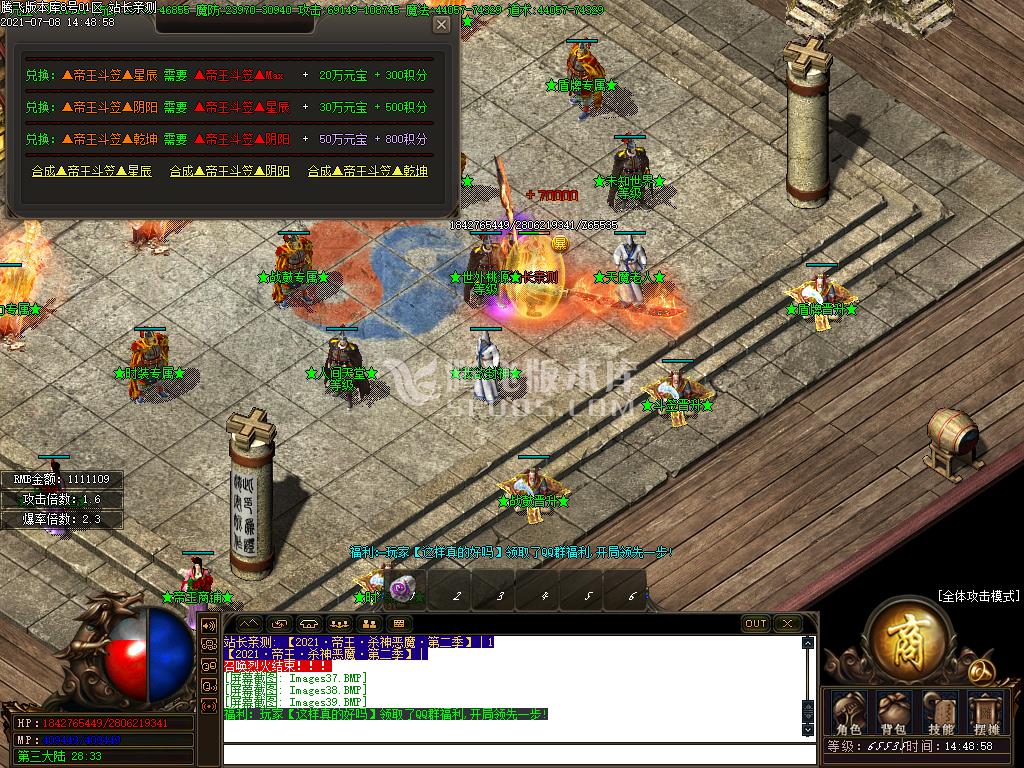The image size is (1024, 768).
Task: Click the 合成▲帝王斗笠▲乾坤 link
Action: [x=367, y=171]
